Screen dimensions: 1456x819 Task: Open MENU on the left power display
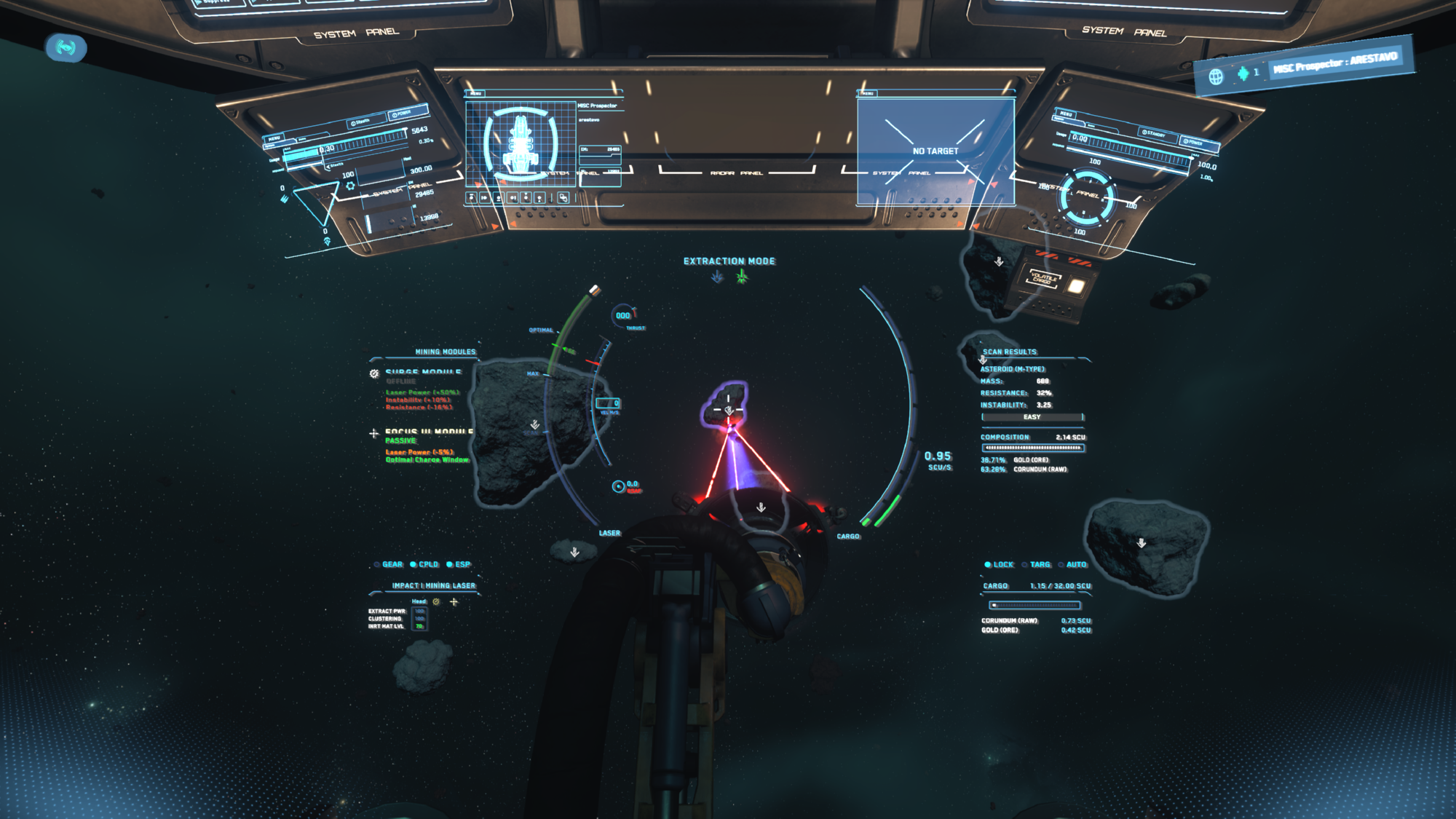point(274,138)
